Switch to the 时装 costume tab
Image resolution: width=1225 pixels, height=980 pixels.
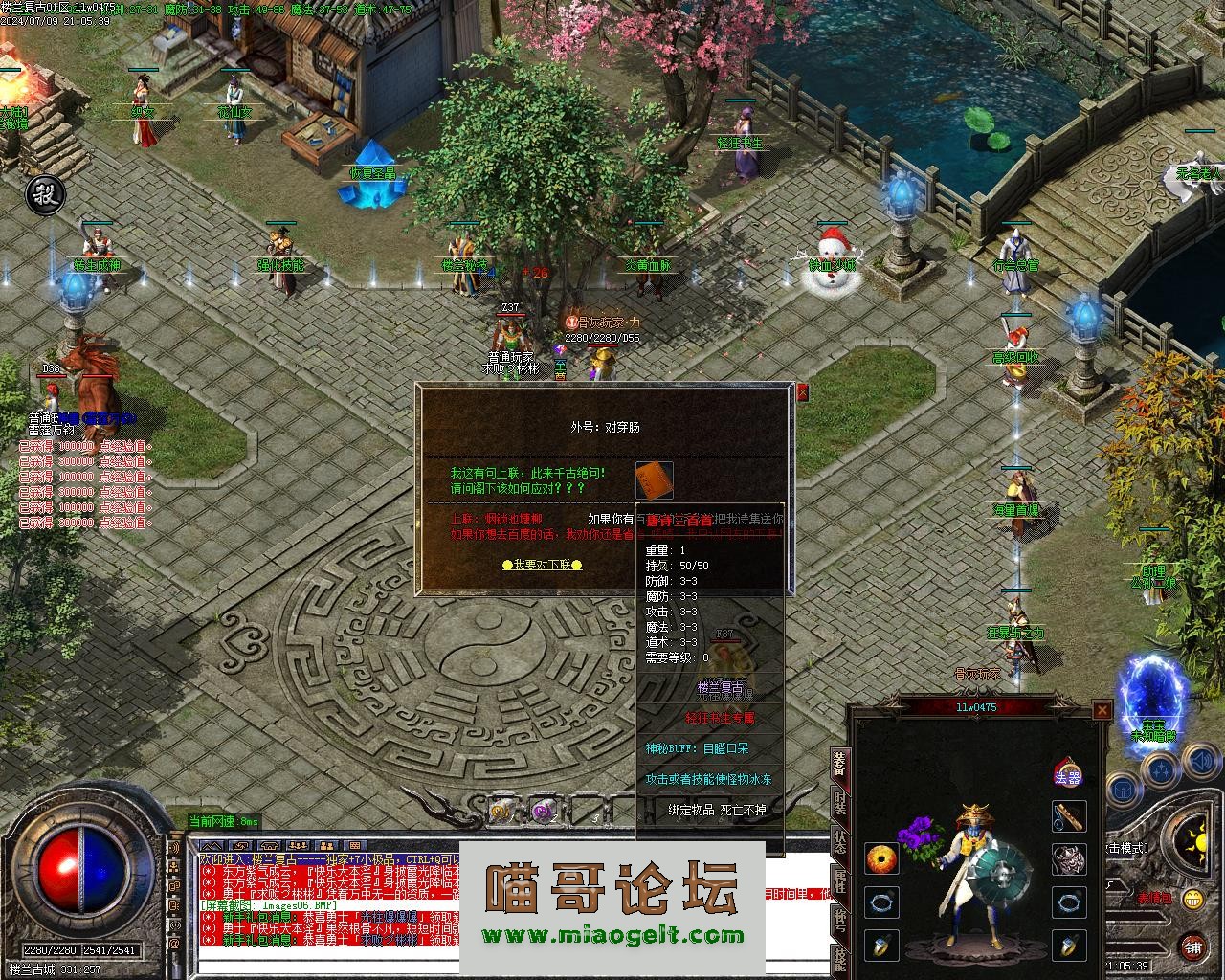[x=839, y=803]
